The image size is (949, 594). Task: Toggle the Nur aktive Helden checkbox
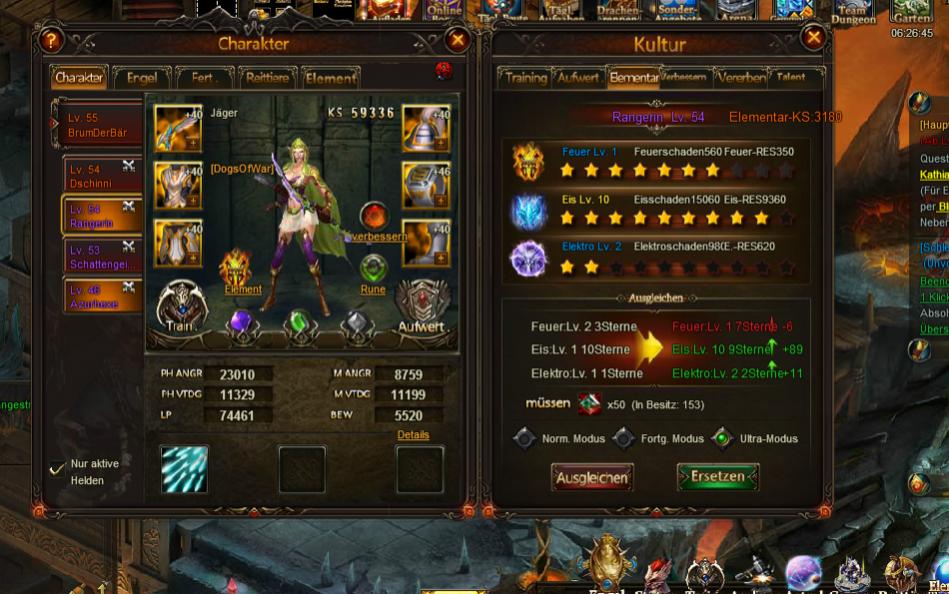click(58, 468)
